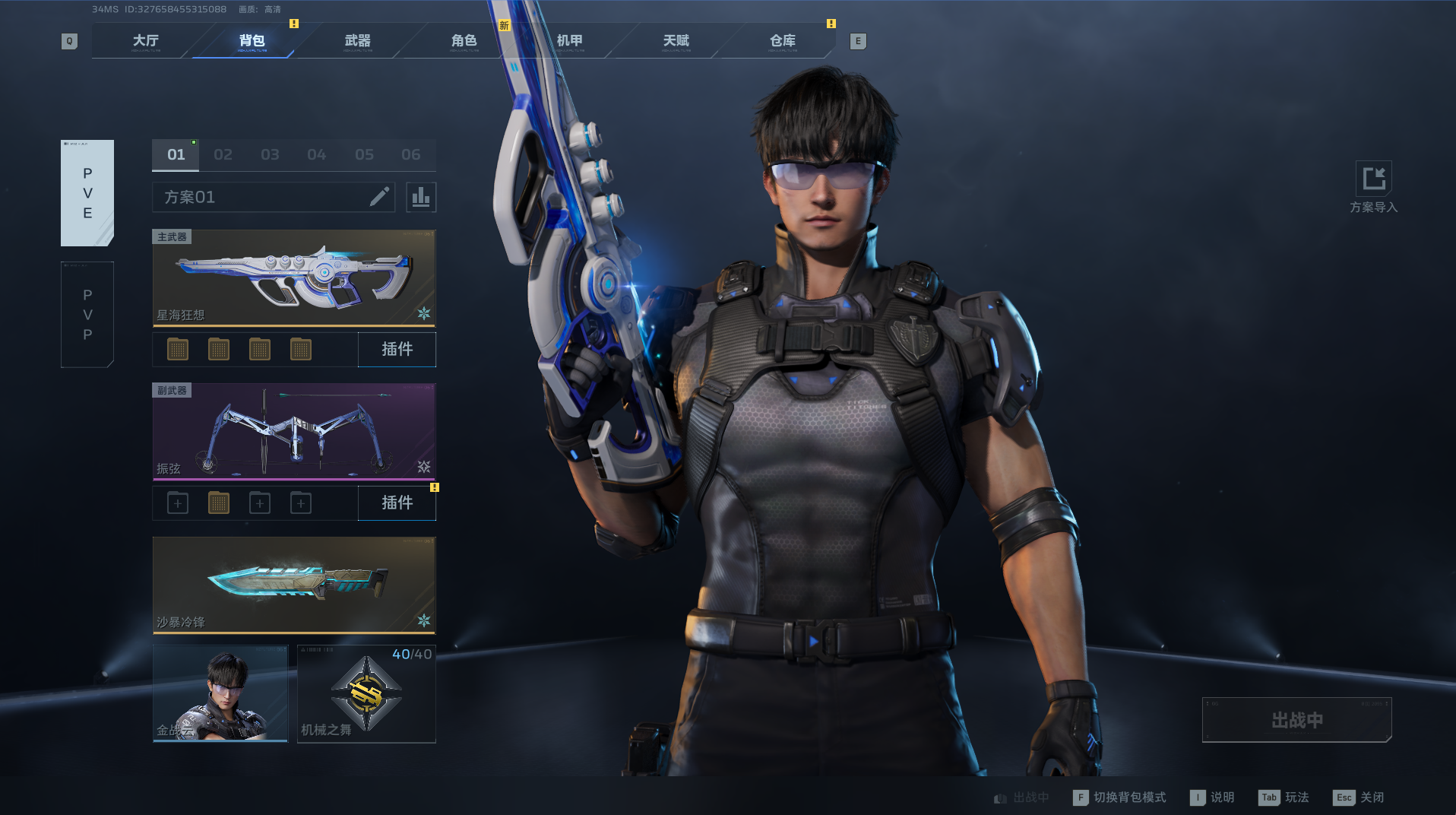Edit the 方案01 loadout name
This screenshot has width=1456, height=815.
click(x=379, y=197)
